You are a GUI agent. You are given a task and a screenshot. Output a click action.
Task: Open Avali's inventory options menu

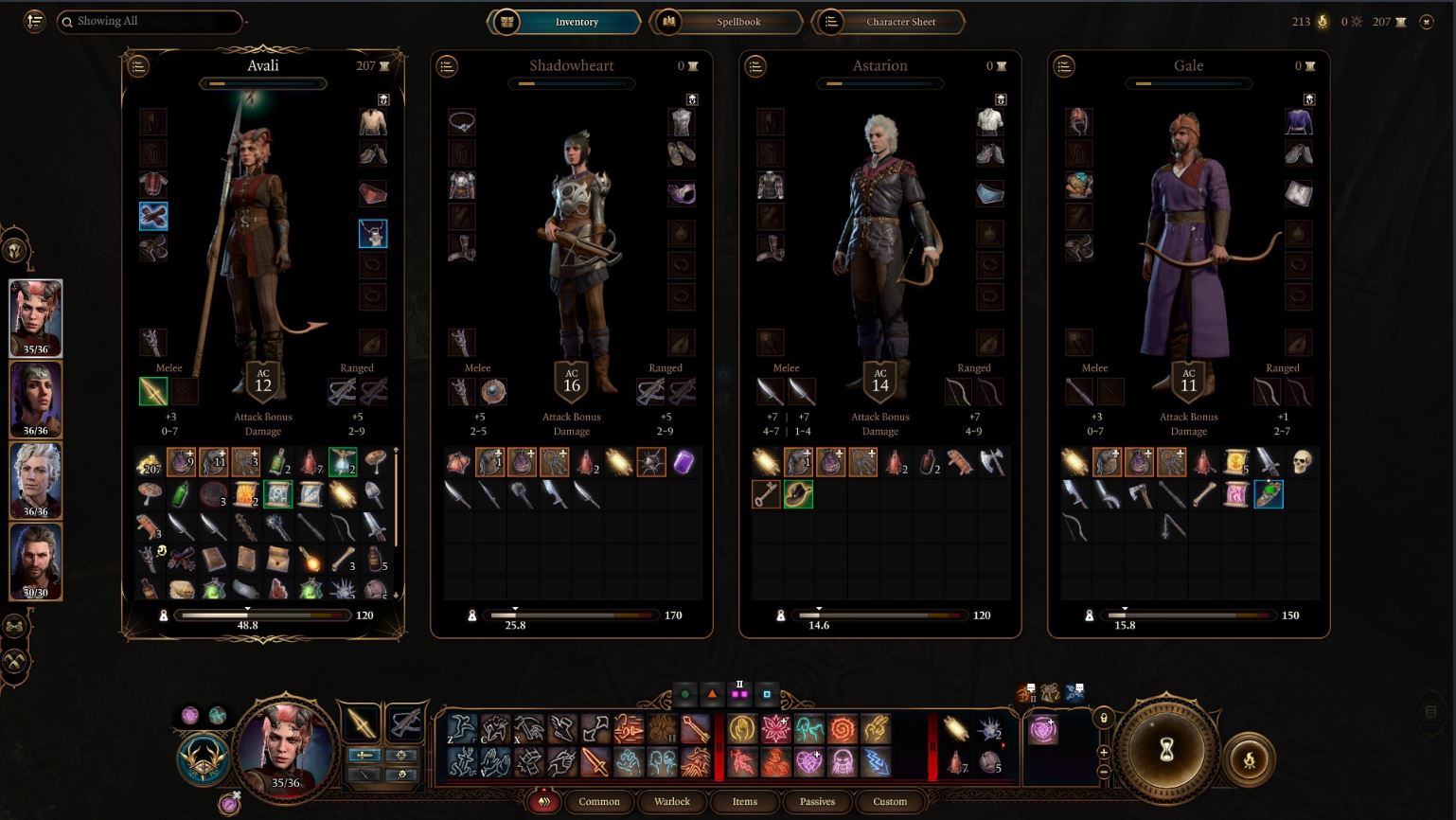138,66
